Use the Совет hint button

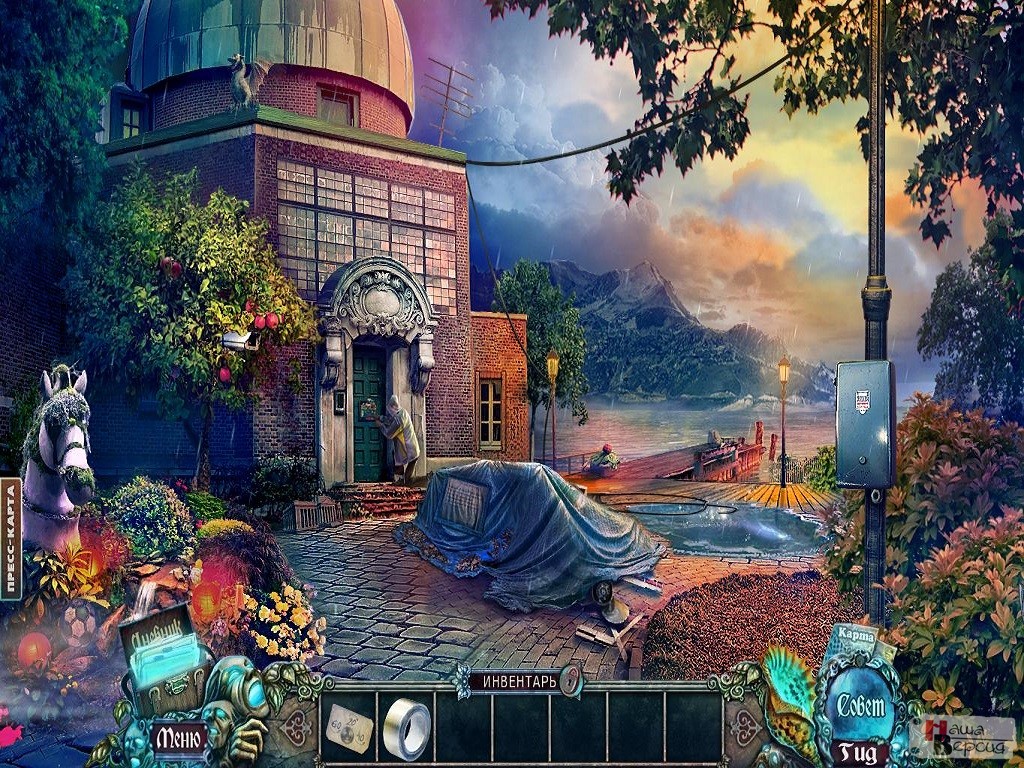(861, 704)
